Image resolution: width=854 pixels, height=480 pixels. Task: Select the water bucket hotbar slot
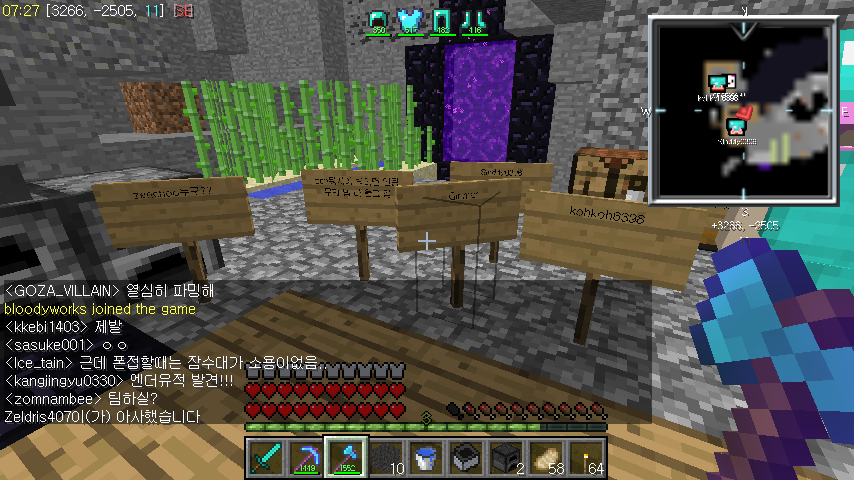click(x=426, y=457)
